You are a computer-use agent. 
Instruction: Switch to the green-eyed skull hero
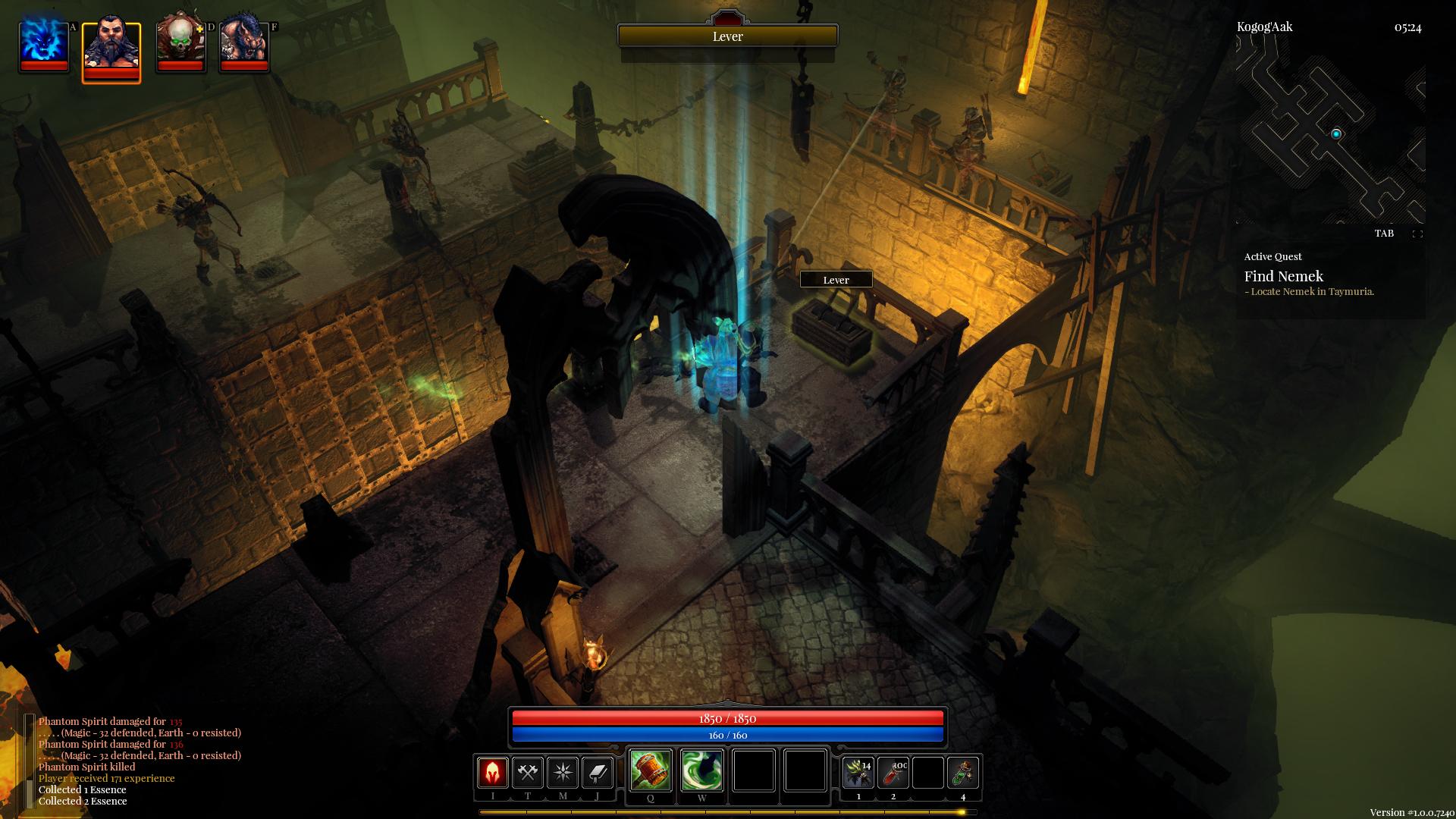pos(180,44)
